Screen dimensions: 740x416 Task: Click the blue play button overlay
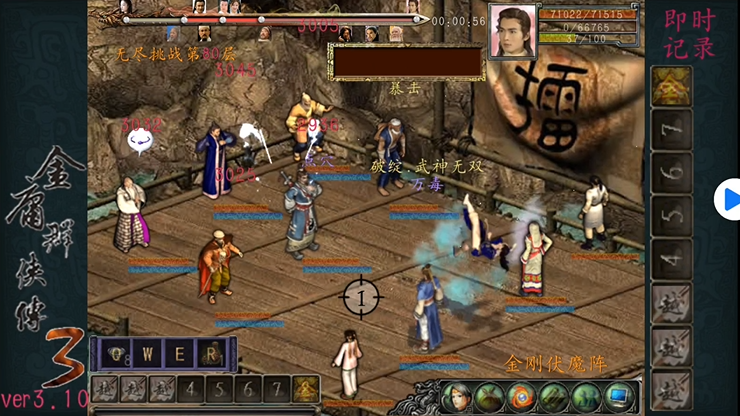[728, 200]
